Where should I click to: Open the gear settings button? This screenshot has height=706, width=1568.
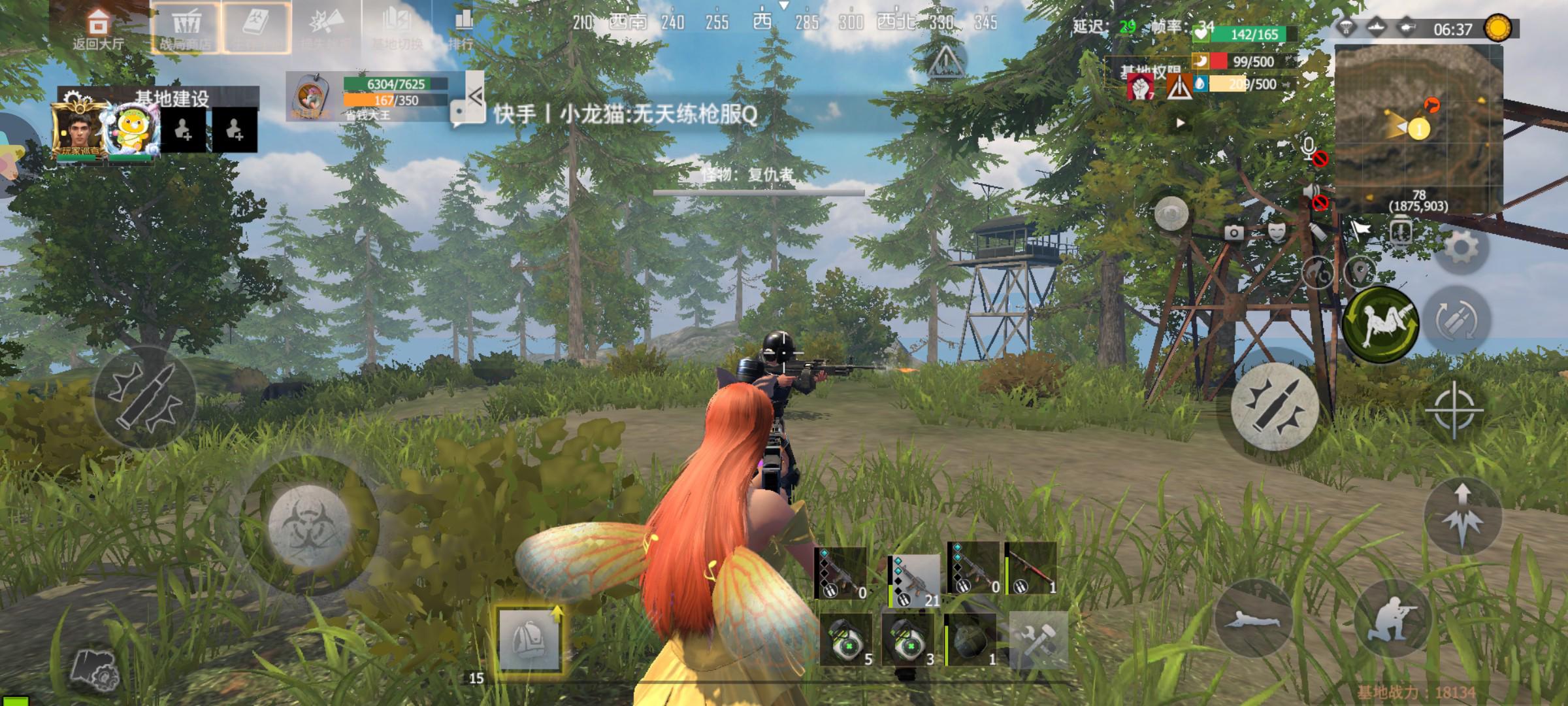(1462, 248)
